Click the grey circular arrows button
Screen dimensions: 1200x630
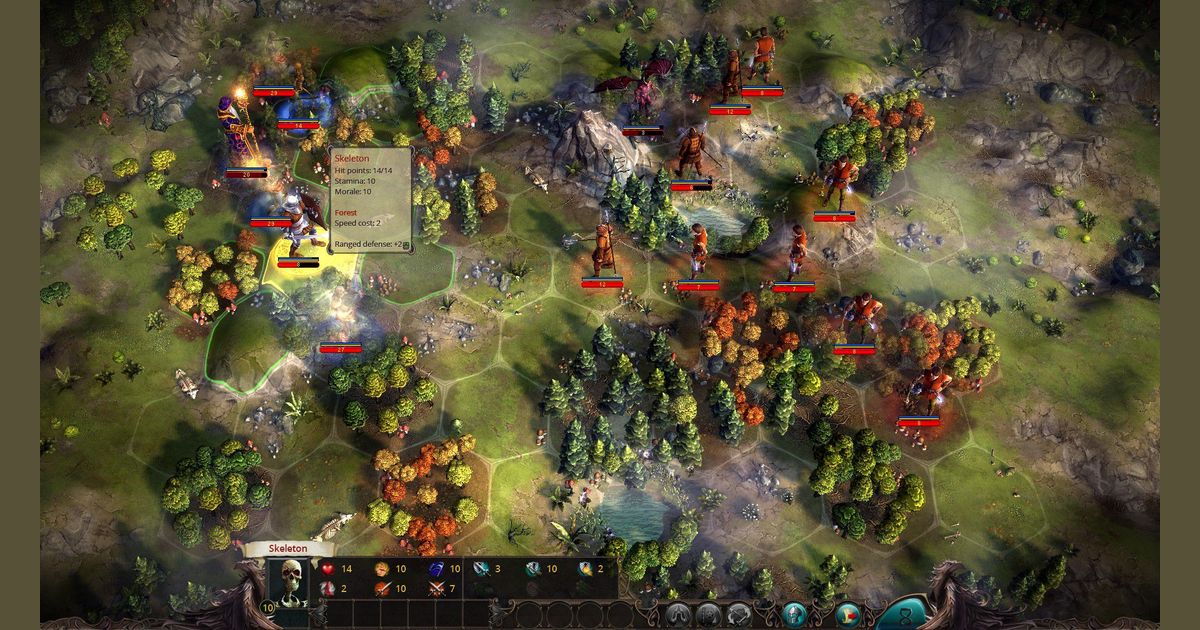(740, 614)
